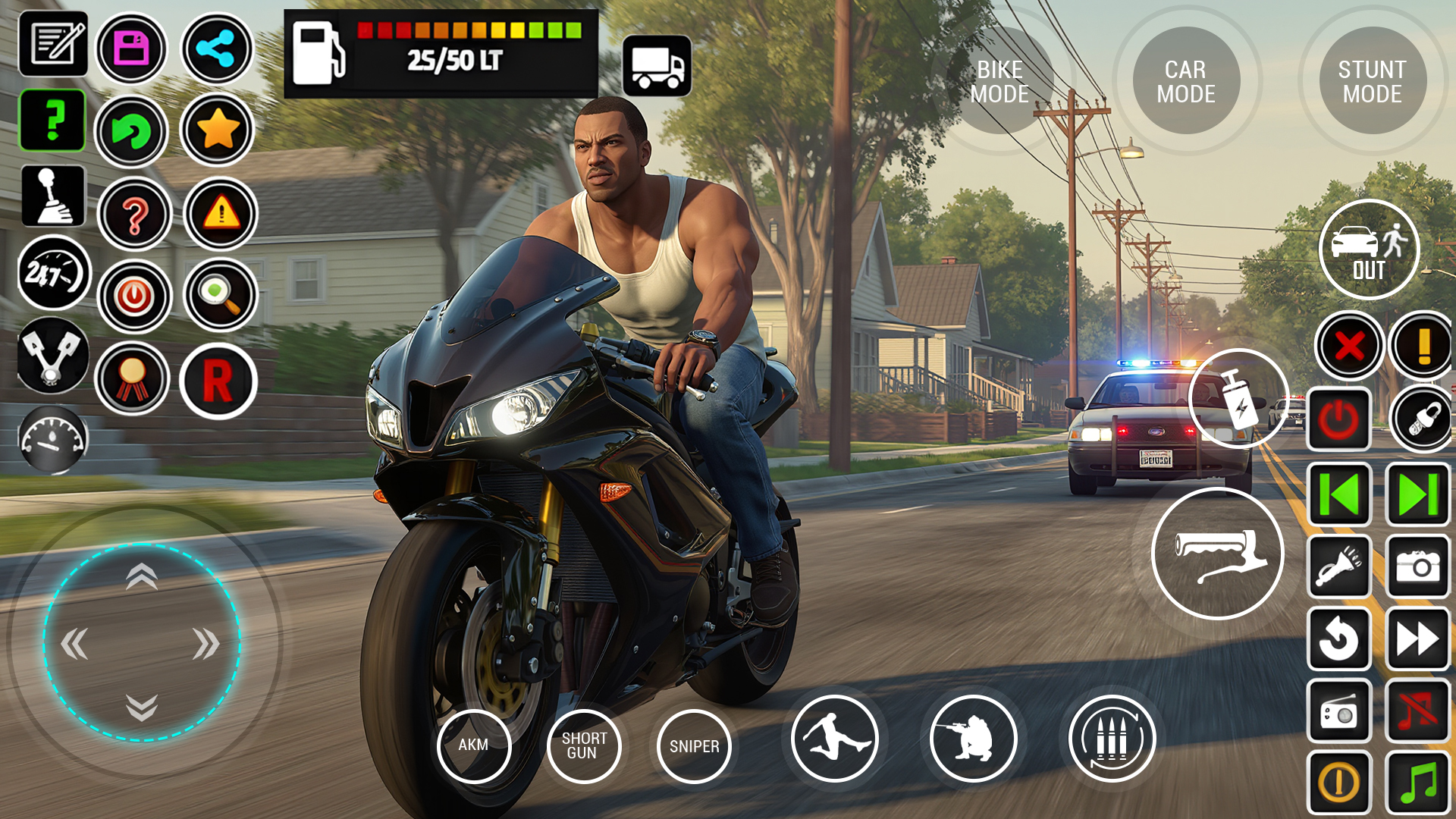This screenshot has width=1456, height=819.
Task: Select the AKM weapon
Action: (x=474, y=745)
